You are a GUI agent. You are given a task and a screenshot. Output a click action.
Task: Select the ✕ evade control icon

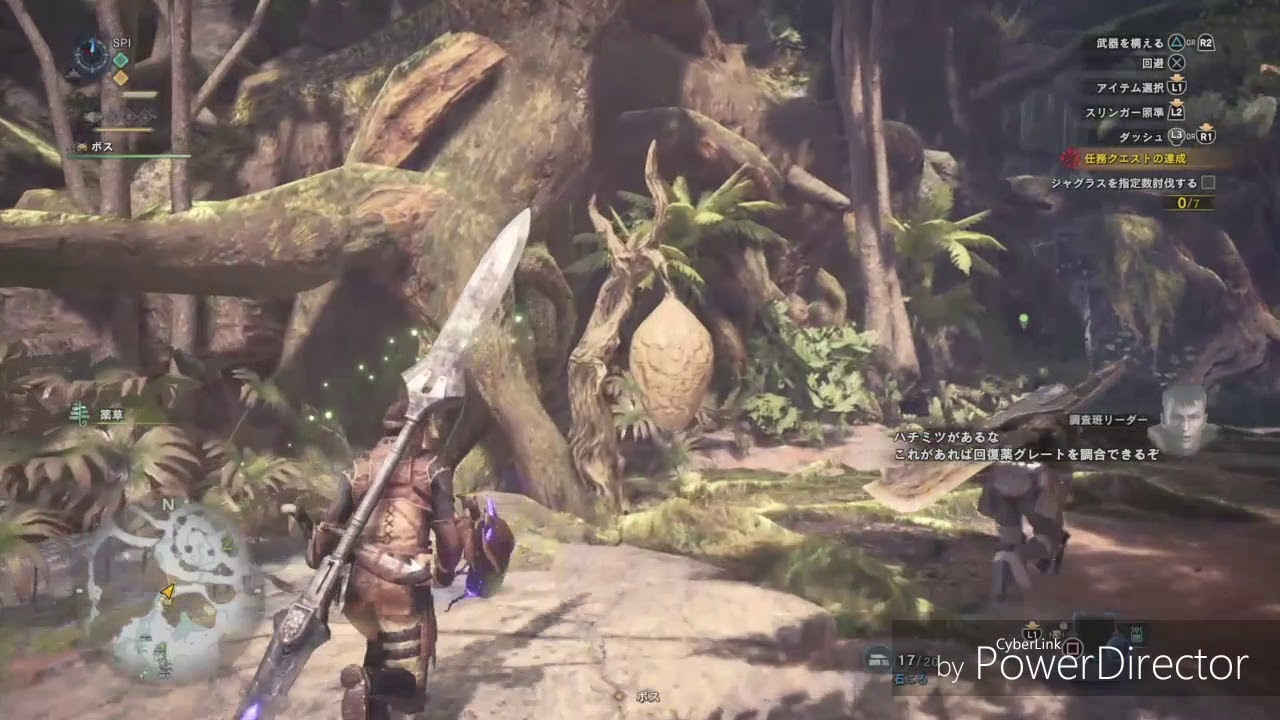[x=1179, y=62]
